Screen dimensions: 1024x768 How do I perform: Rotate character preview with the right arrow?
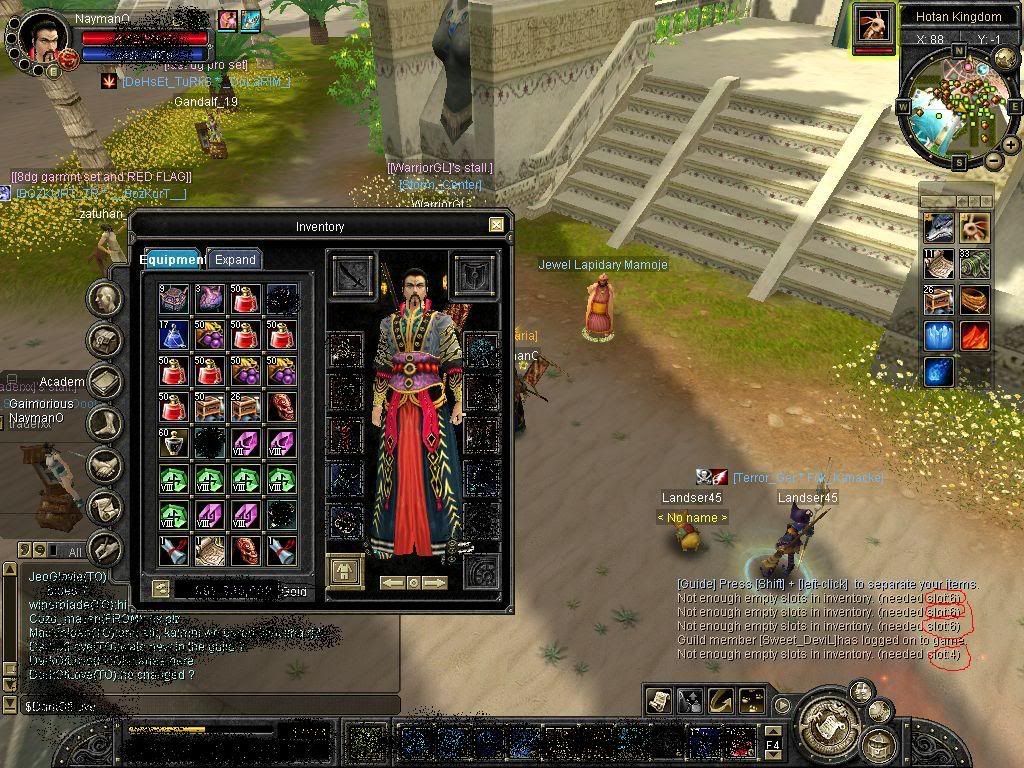[x=435, y=582]
